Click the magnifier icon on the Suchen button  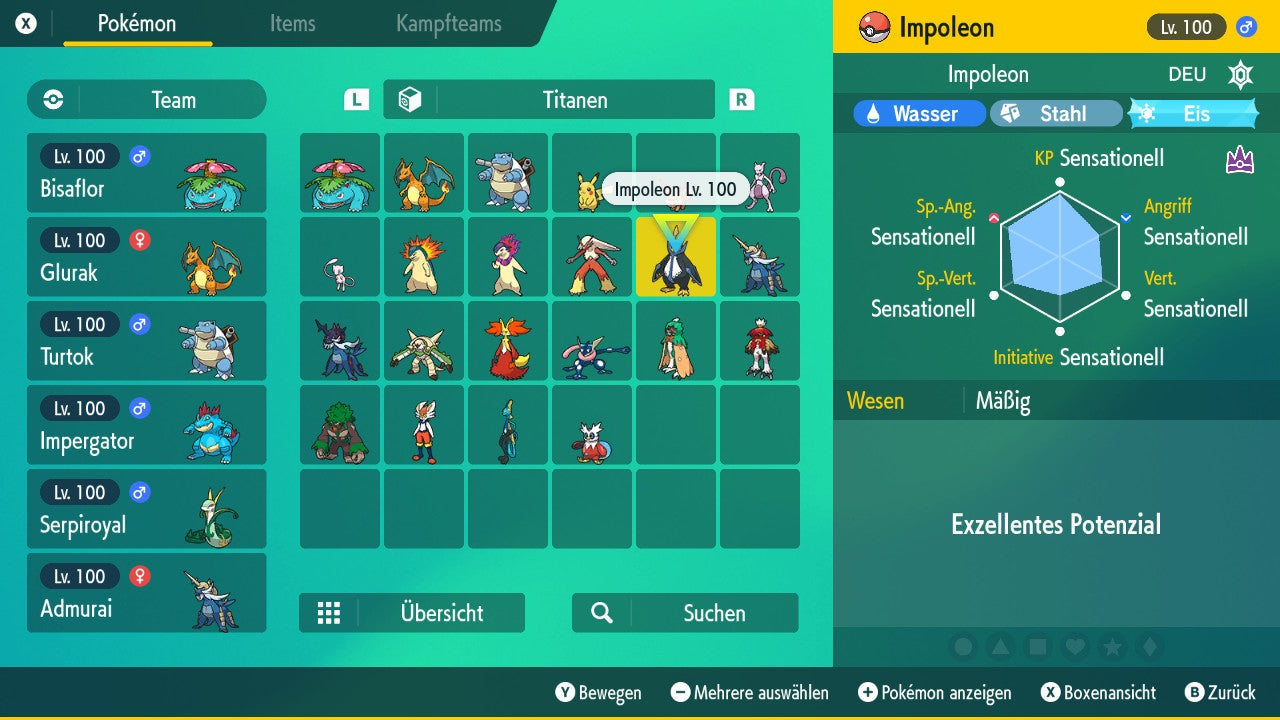599,613
